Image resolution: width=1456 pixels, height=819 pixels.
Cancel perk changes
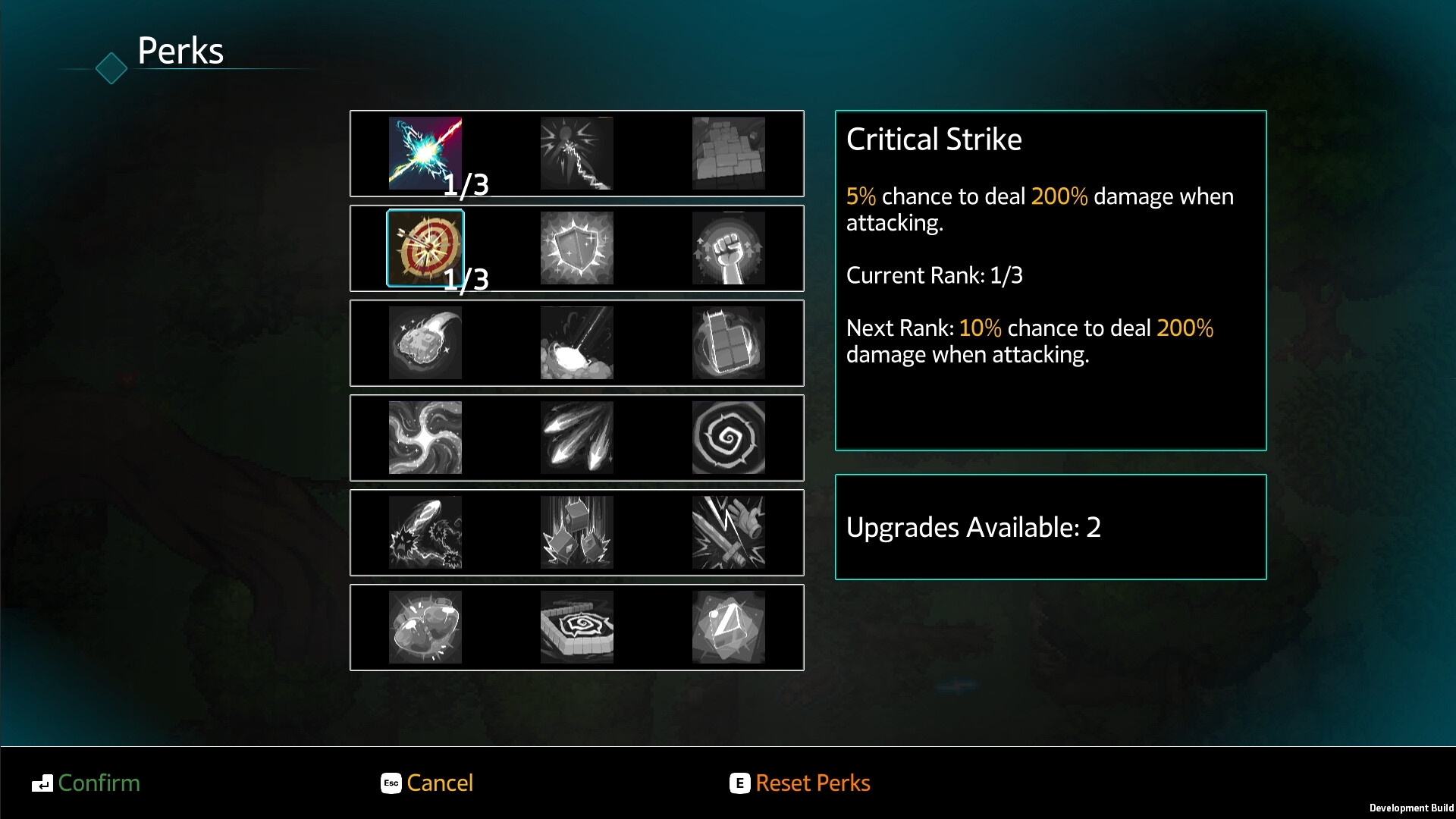point(428,783)
